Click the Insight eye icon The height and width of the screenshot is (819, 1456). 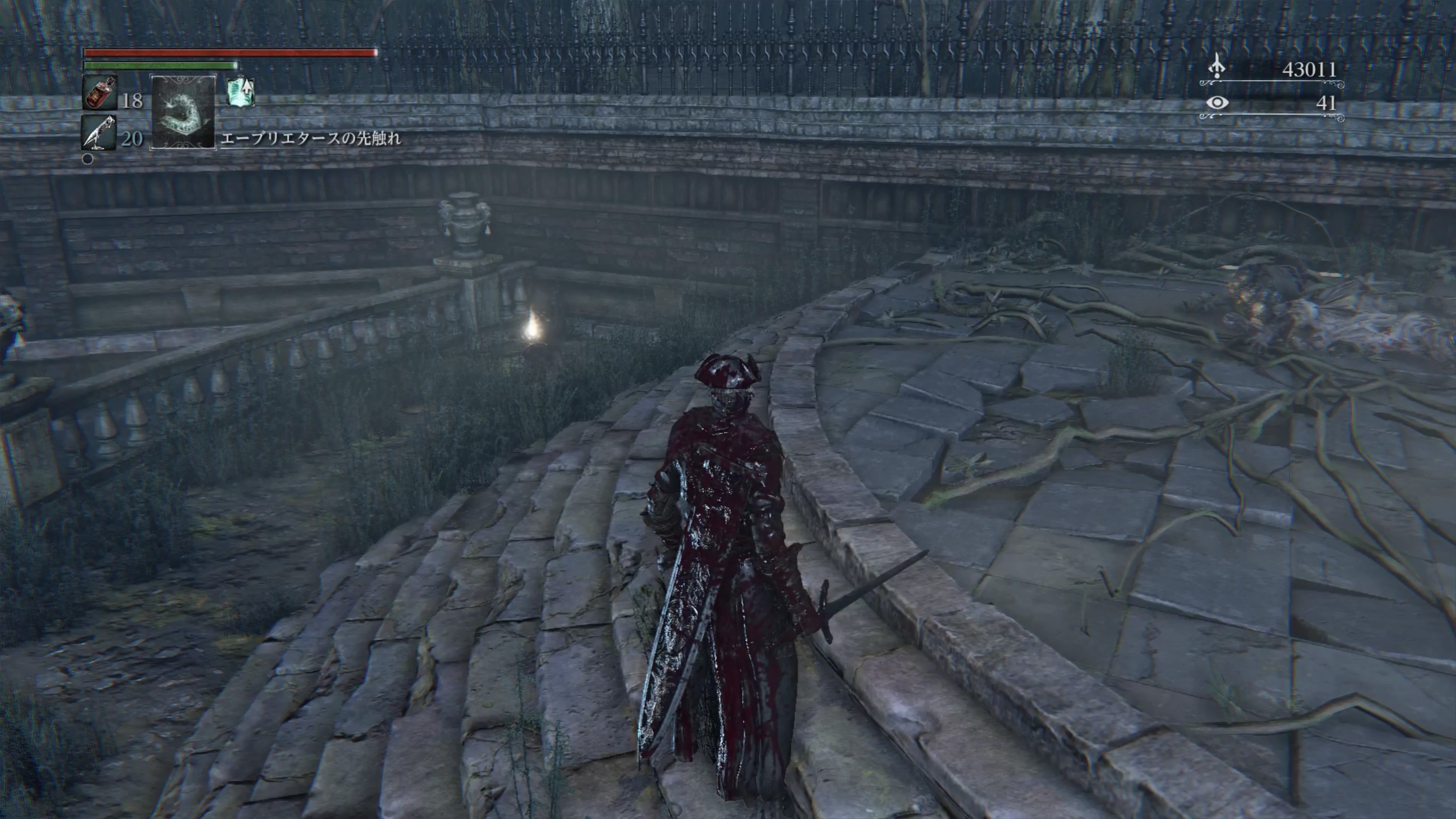[1216, 103]
